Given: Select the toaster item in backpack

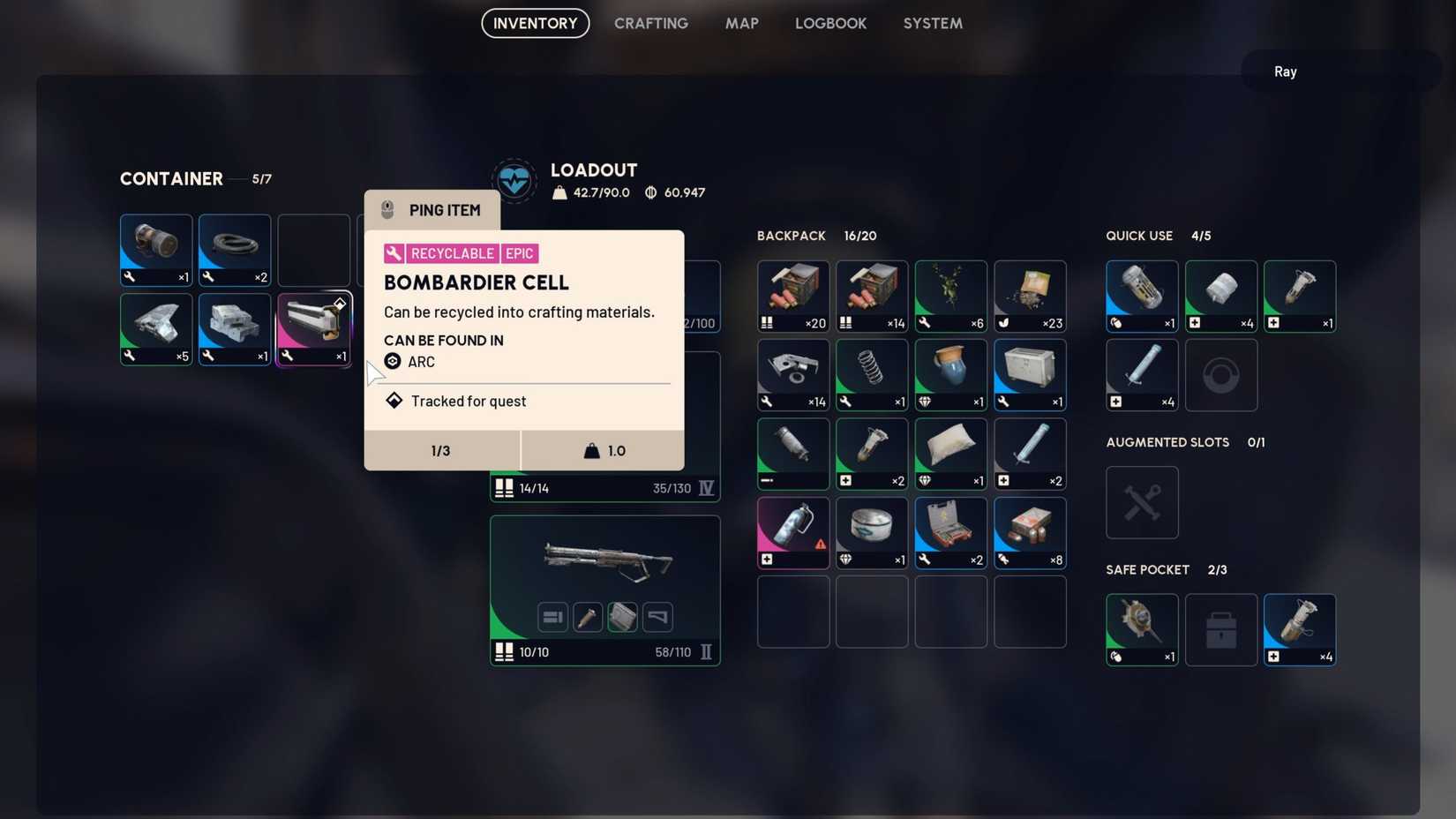Looking at the screenshot, I should click(x=1030, y=374).
